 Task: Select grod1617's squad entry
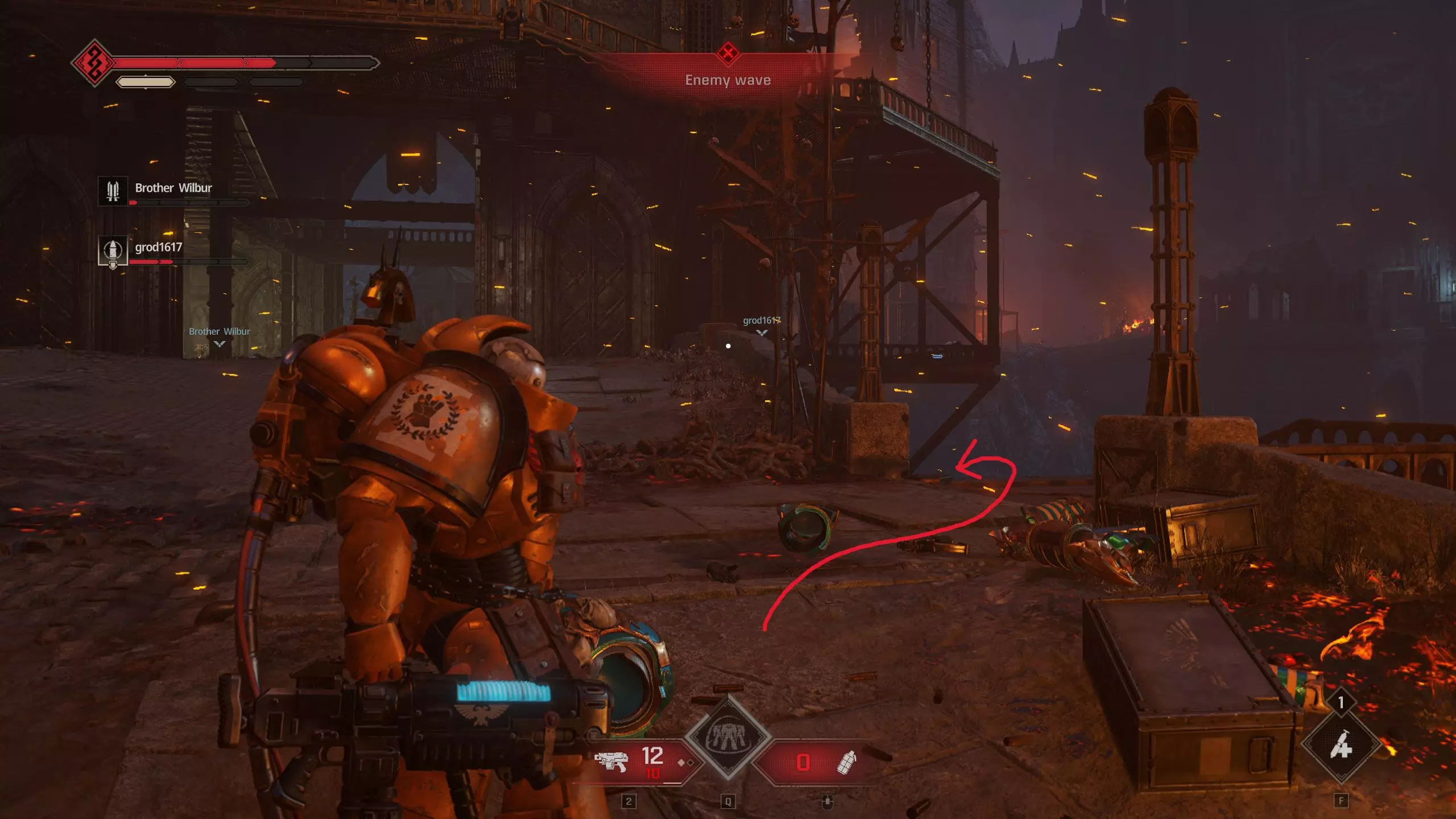[158, 249]
